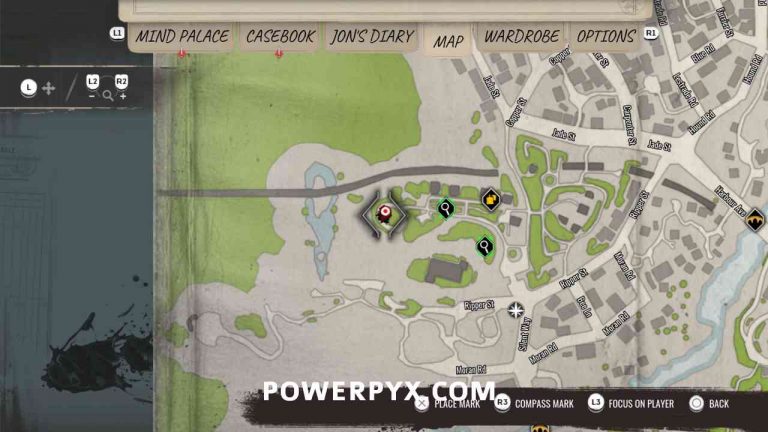The width and height of the screenshot is (768, 432).
Task: Open Jon's Diary tab
Action: click(x=371, y=37)
